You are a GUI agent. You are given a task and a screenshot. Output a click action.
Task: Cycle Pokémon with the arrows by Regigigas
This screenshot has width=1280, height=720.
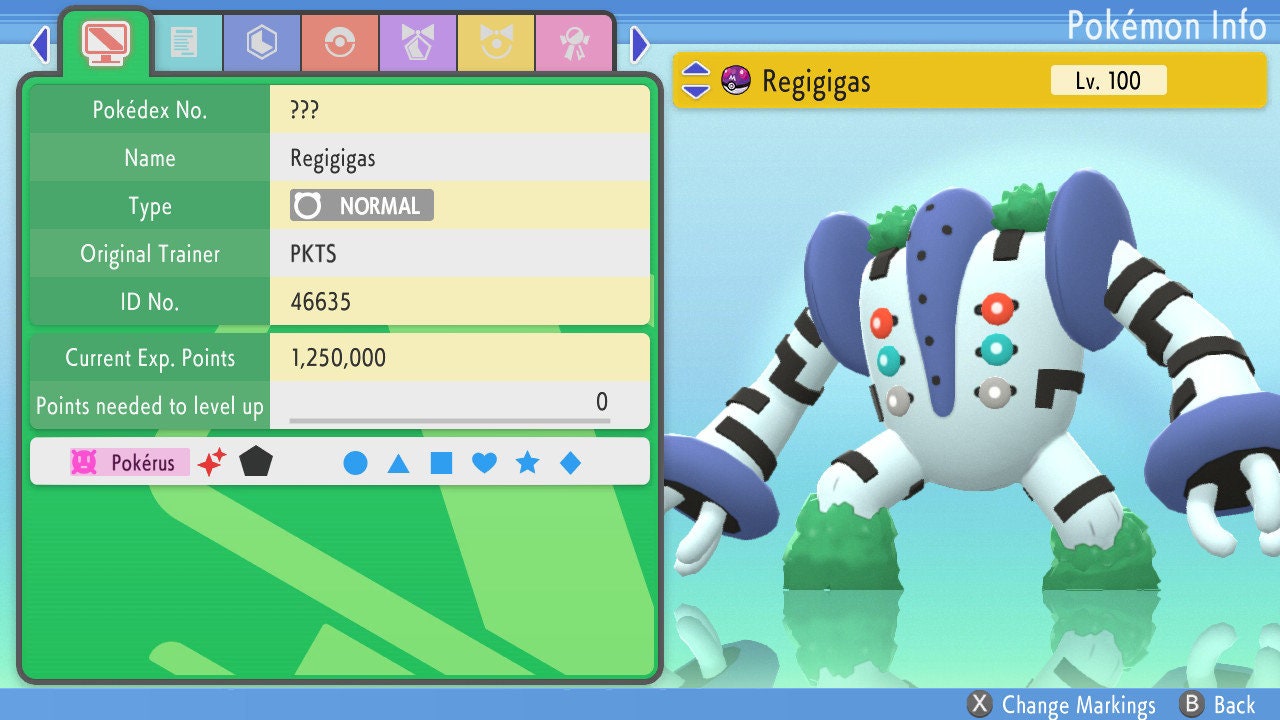pyautogui.click(x=695, y=81)
